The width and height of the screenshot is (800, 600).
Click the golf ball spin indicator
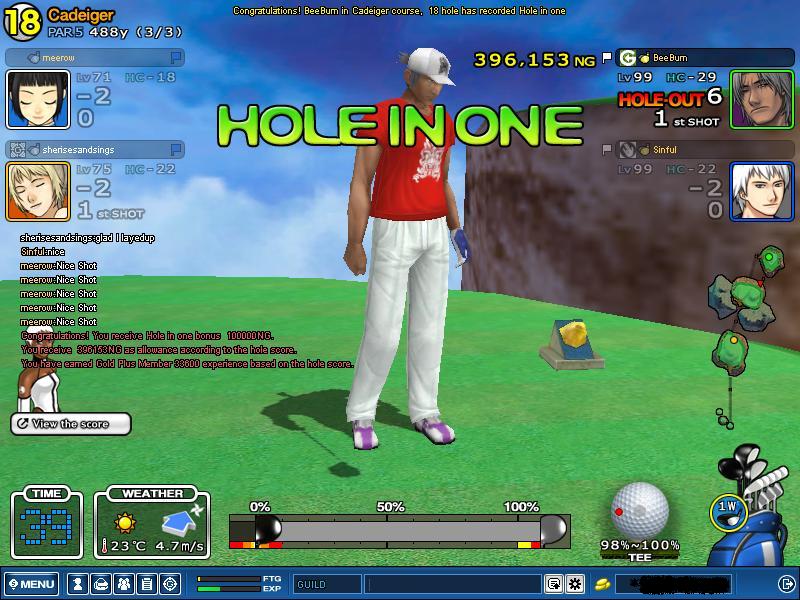click(640, 510)
